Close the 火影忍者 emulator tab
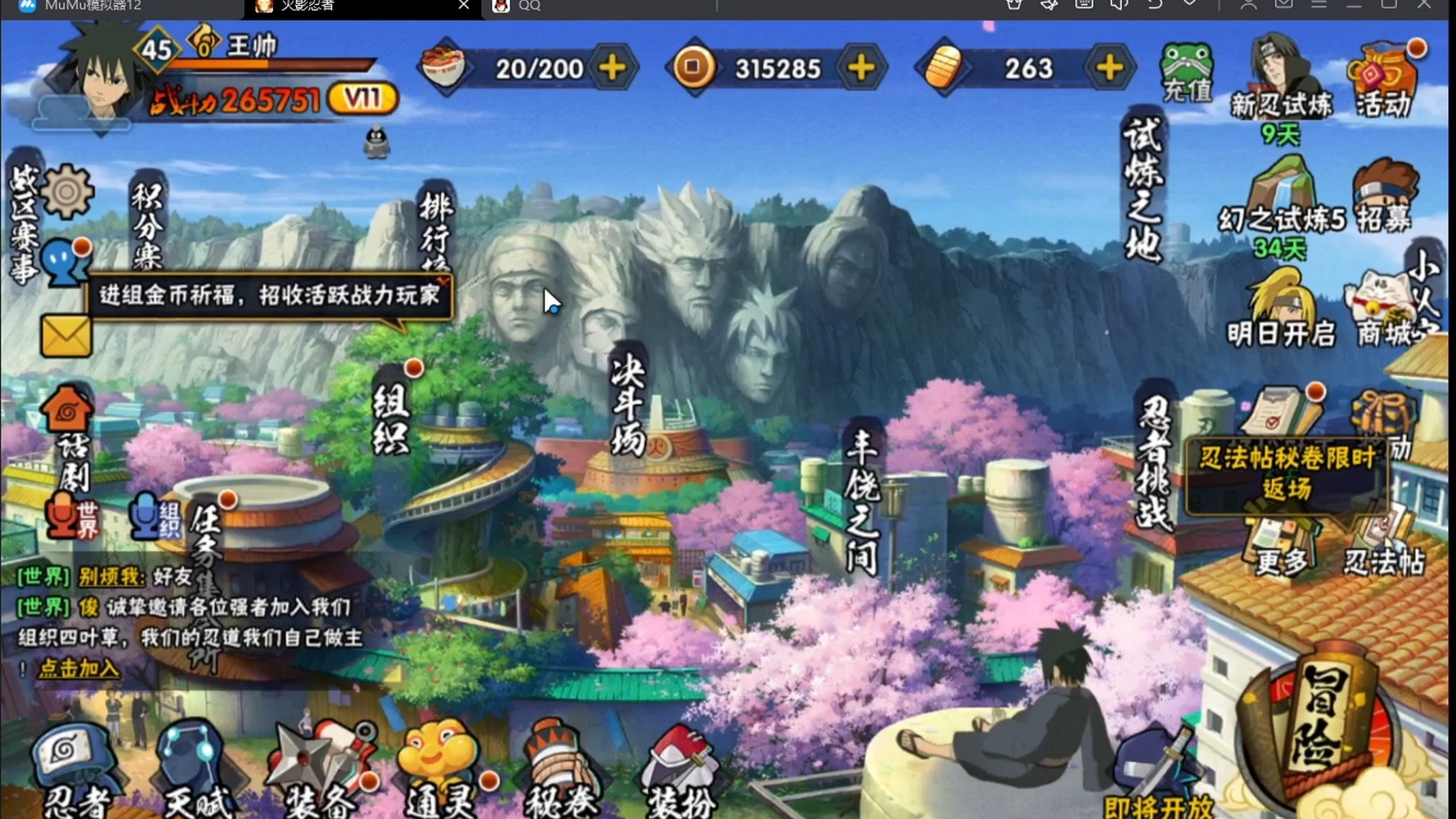The width and height of the screenshot is (1456, 819). pos(464,6)
